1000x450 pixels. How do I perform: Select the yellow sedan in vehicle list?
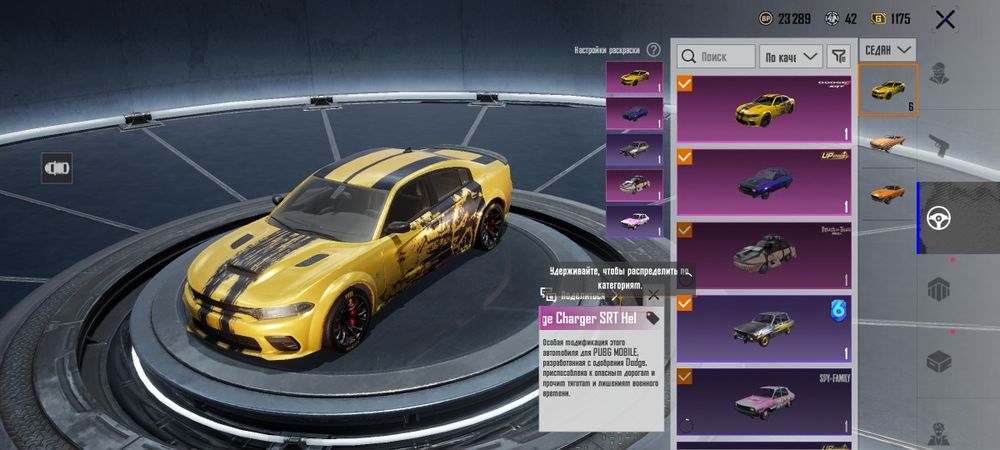(x=888, y=90)
